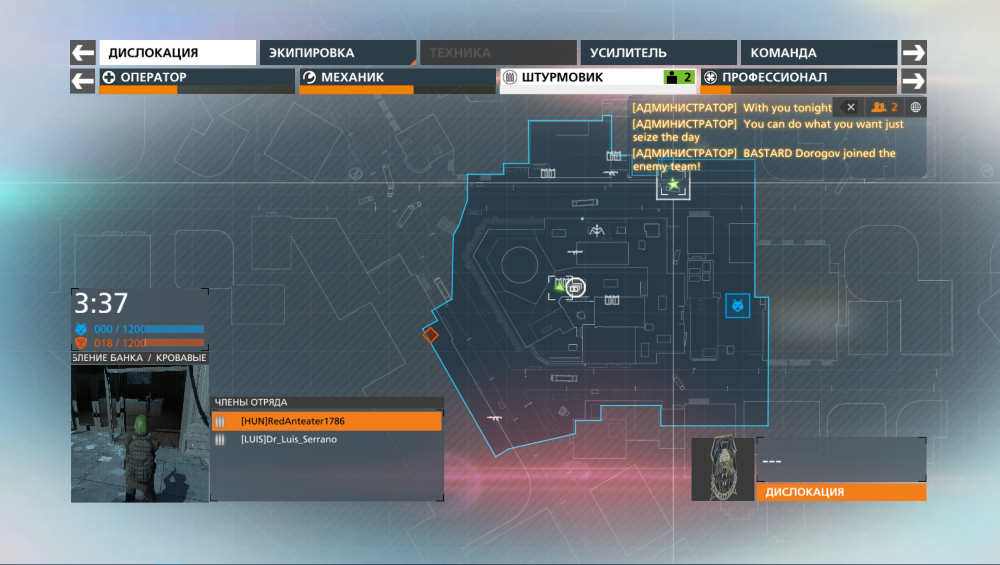
Task: Select squad member [LUIS]Dr_Luis_Serrano
Action: pyautogui.click(x=326, y=439)
